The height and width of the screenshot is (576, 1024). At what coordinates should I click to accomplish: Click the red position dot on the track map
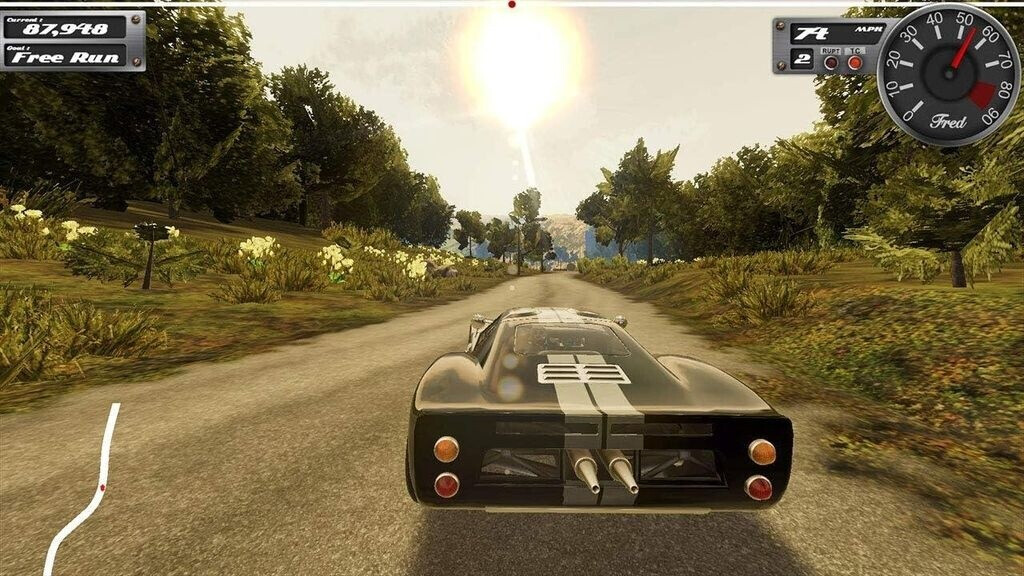pyautogui.click(x=102, y=487)
